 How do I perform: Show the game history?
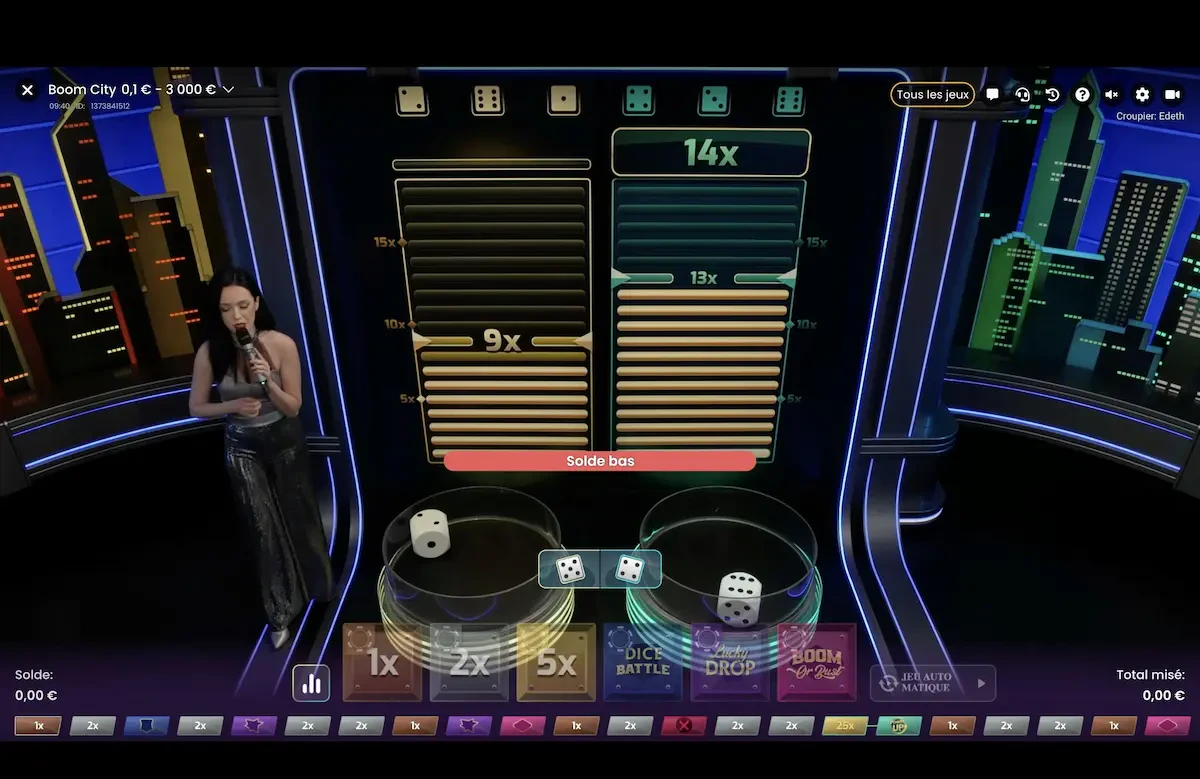1052,94
